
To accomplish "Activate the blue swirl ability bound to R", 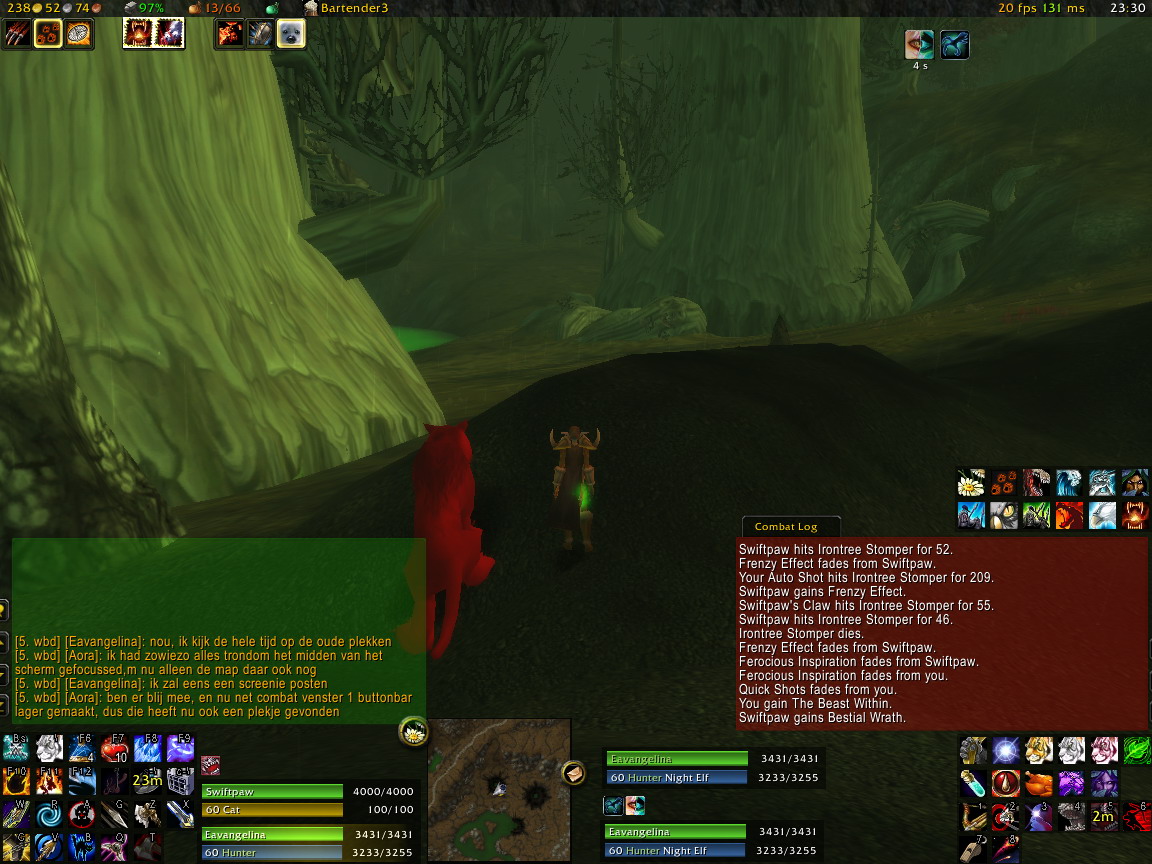I will (x=49, y=814).
